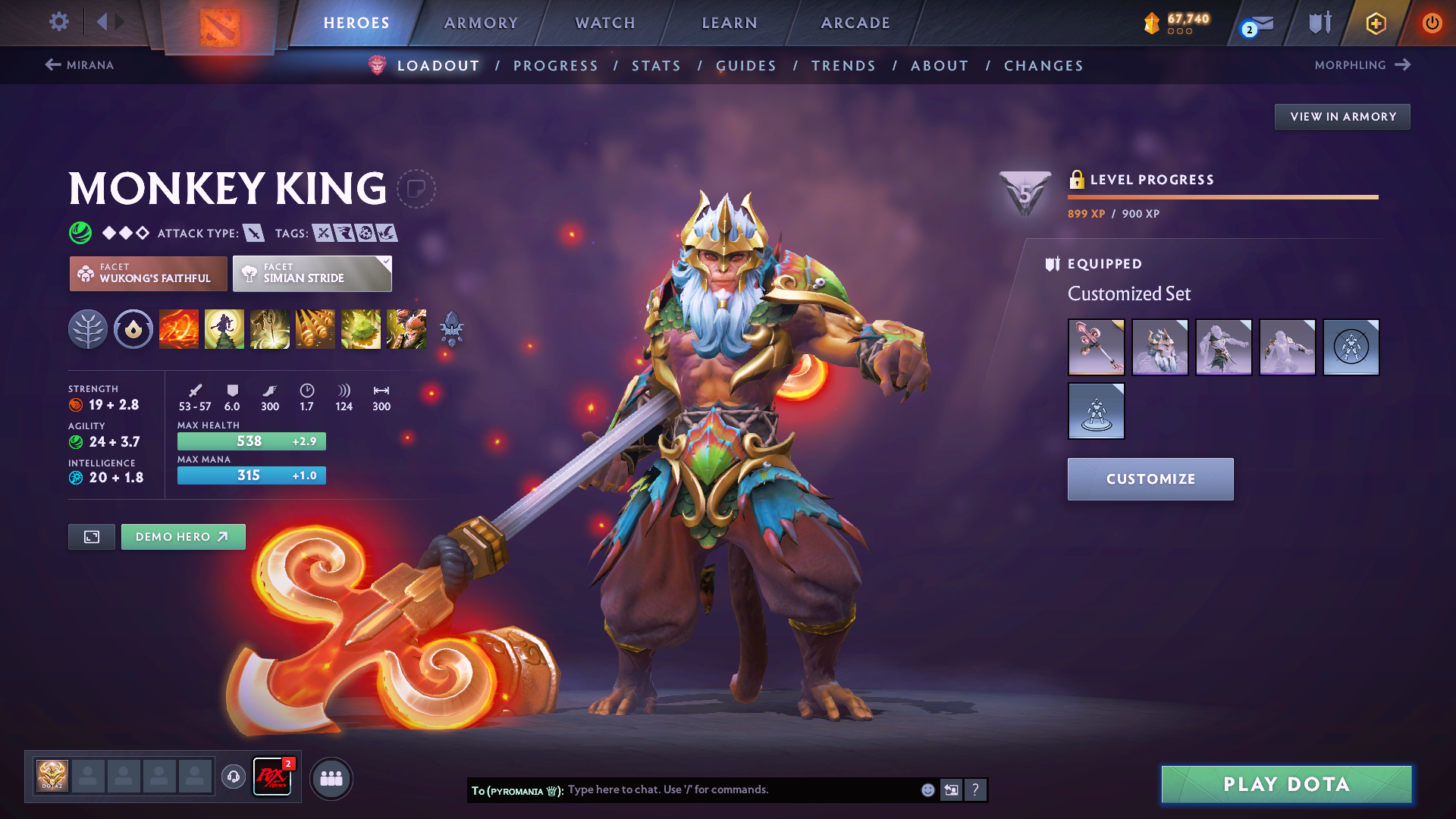Open the Watch tab
The image size is (1456, 819).
coord(605,23)
